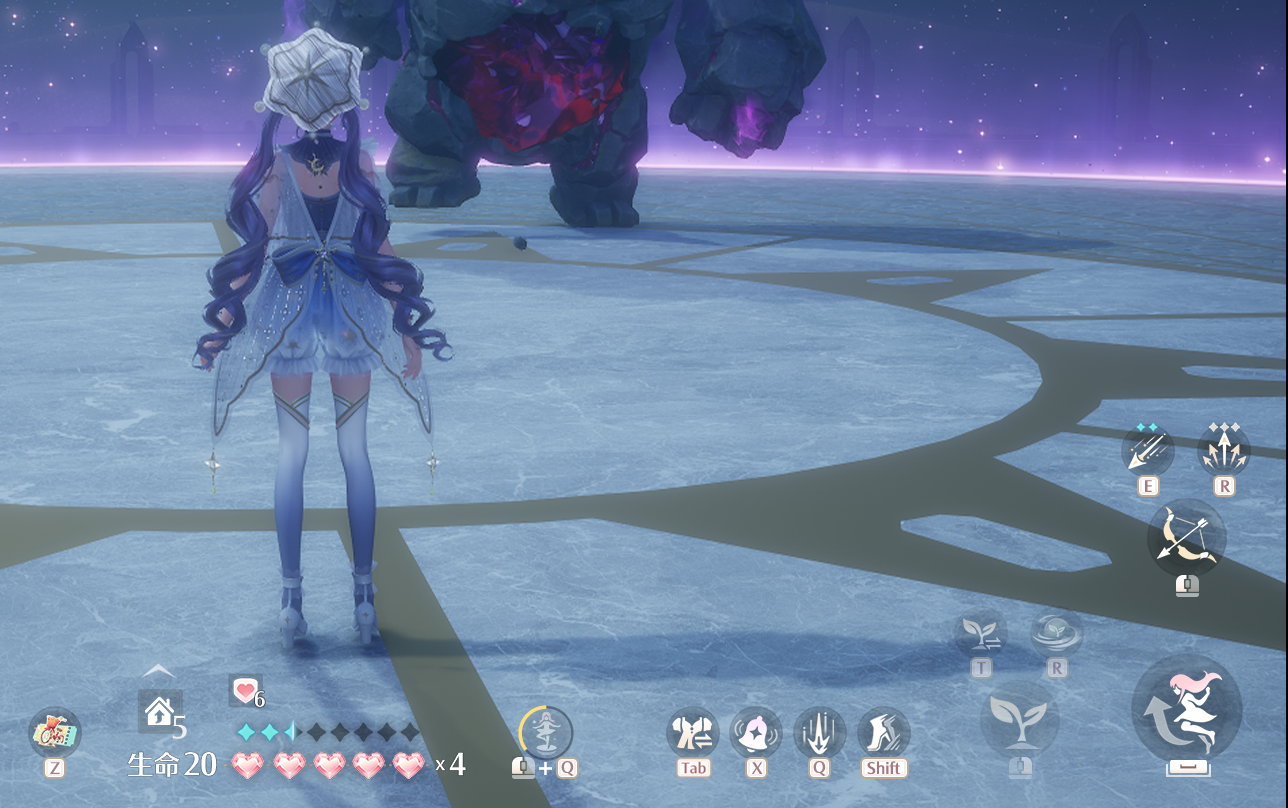Ring the bell ability icon
Screen dimensions: 1288x808
click(x=756, y=733)
